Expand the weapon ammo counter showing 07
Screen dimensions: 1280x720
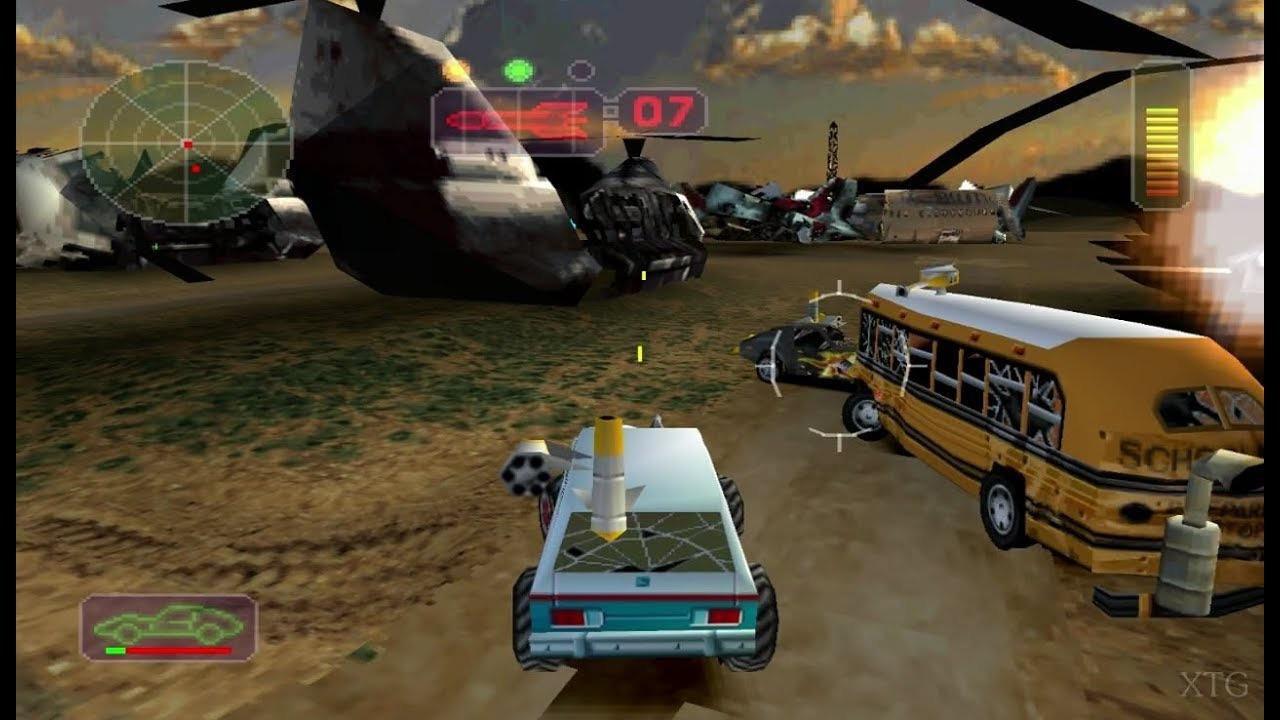pos(665,111)
